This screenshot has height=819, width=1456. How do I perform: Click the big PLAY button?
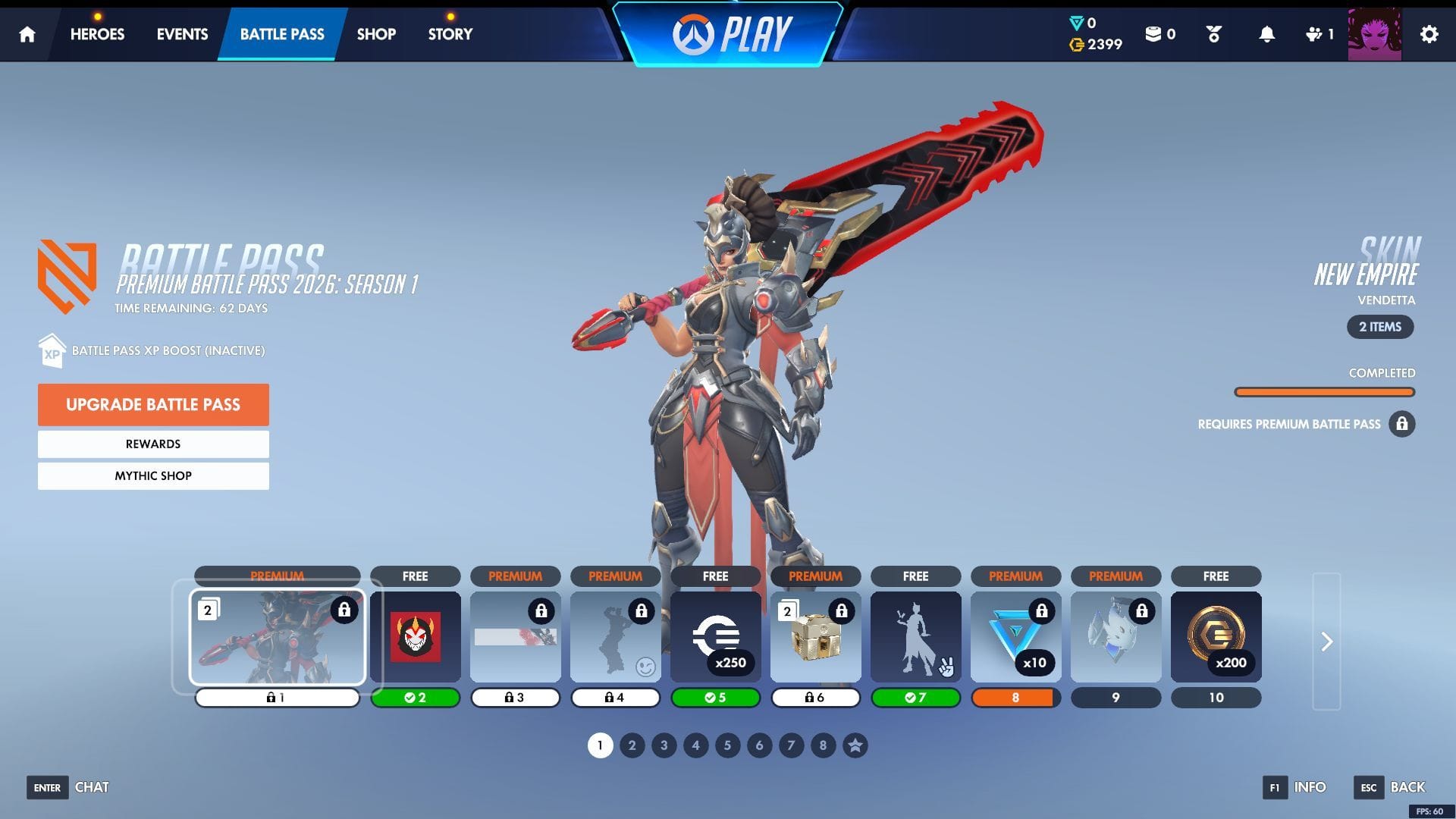point(730,33)
